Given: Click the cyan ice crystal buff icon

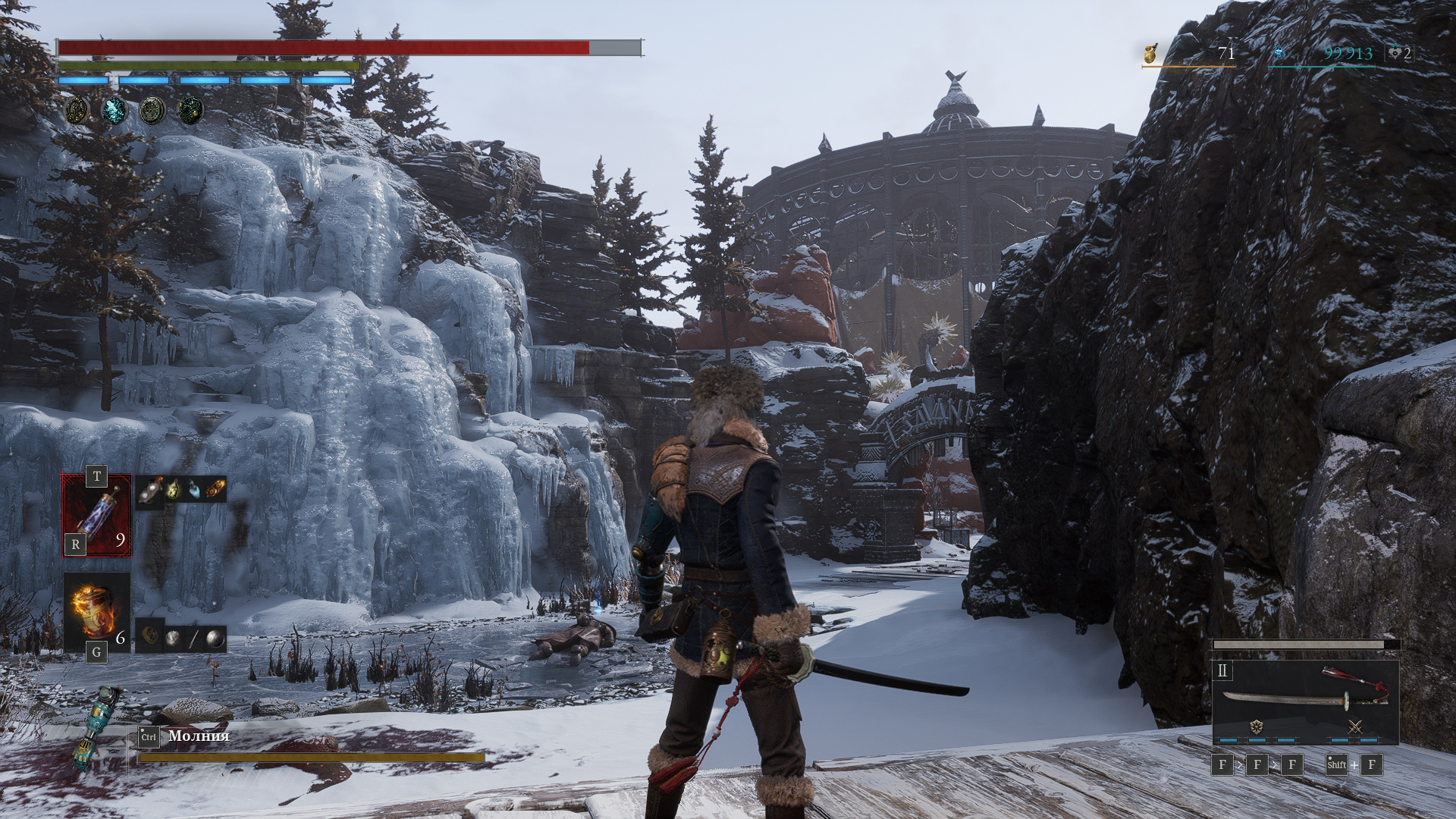Looking at the screenshot, I should click(115, 111).
